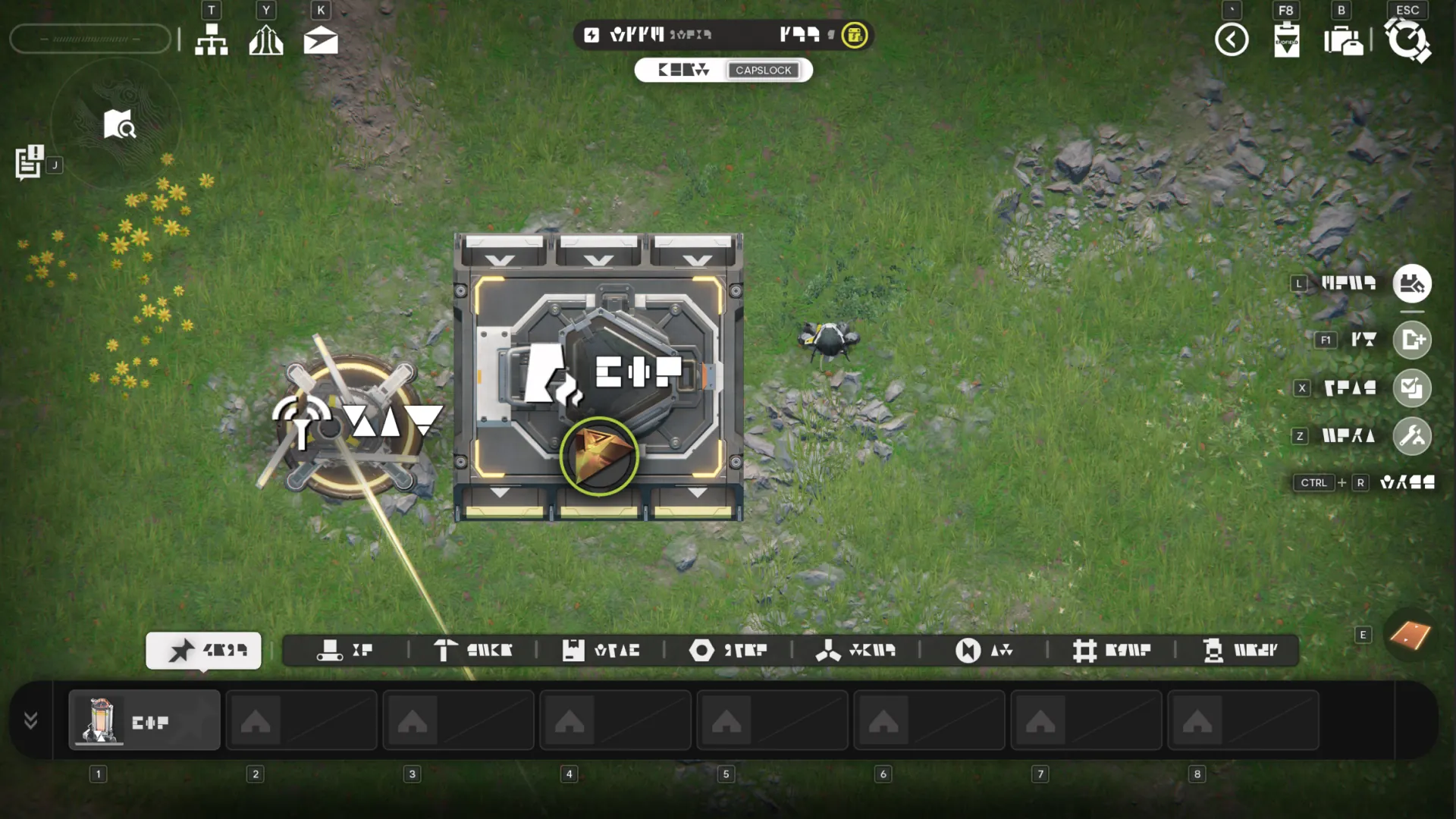1456x819 pixels.
Task: Open the clipboard checklist icon
Action: 1286,39
